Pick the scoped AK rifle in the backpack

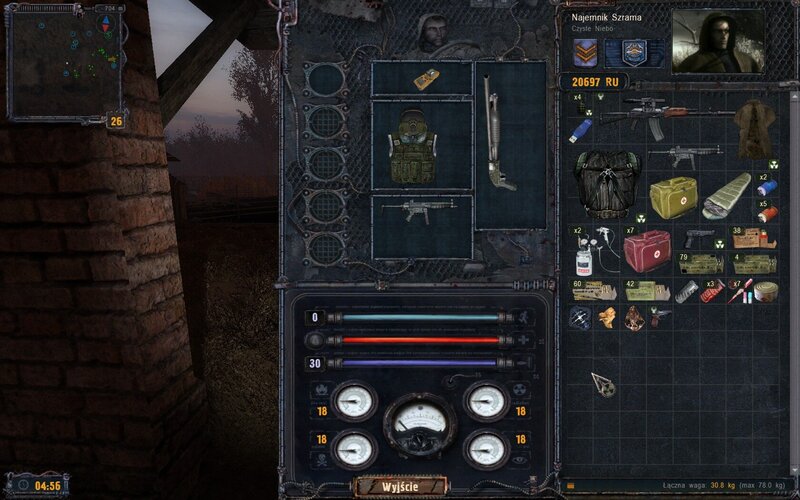point(666,113)
